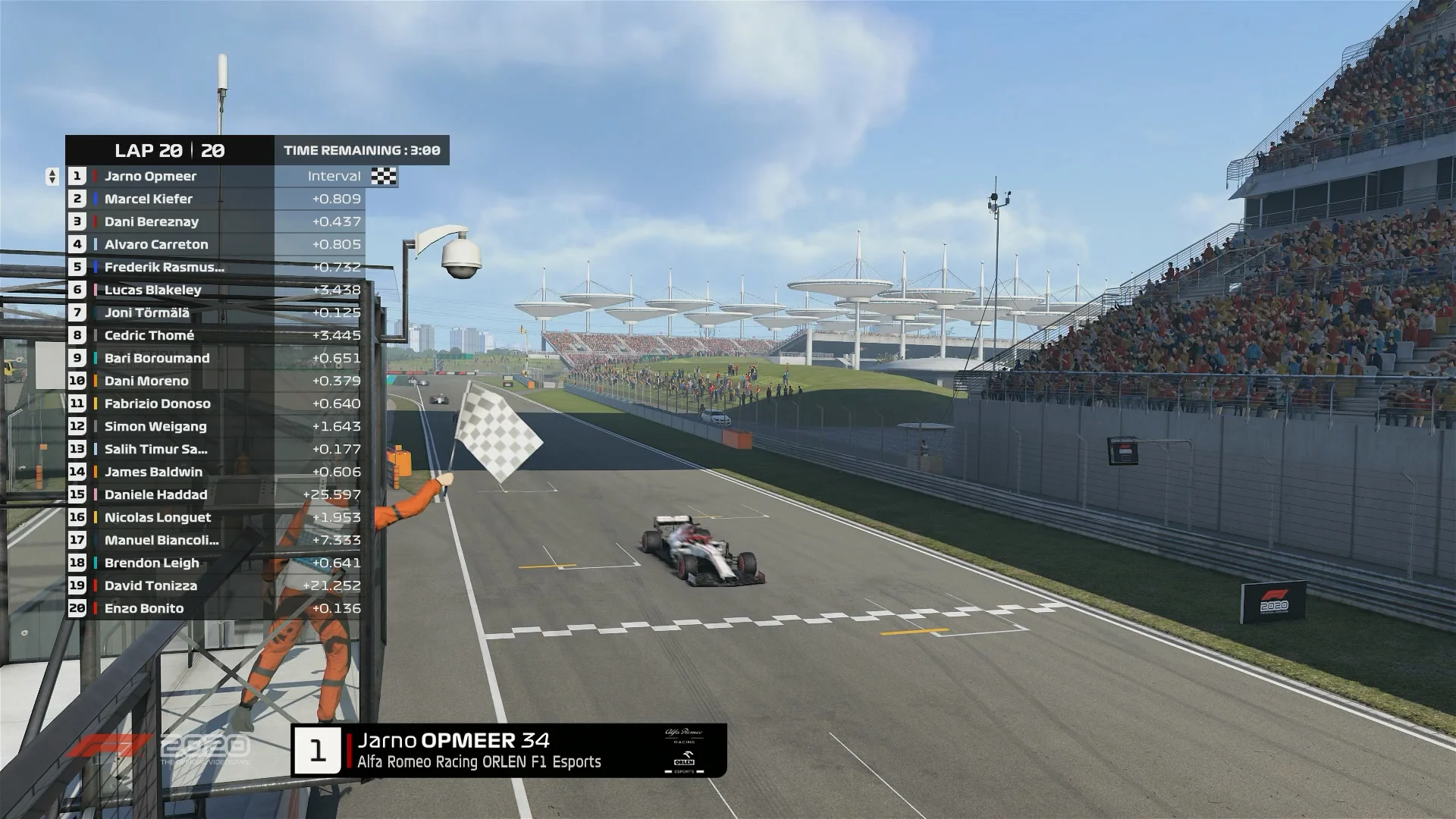Viewport: 1456px width, 819px height.
Task: Click driver name Jarno Opmeer in leaderboard
Action: [152, 177]
